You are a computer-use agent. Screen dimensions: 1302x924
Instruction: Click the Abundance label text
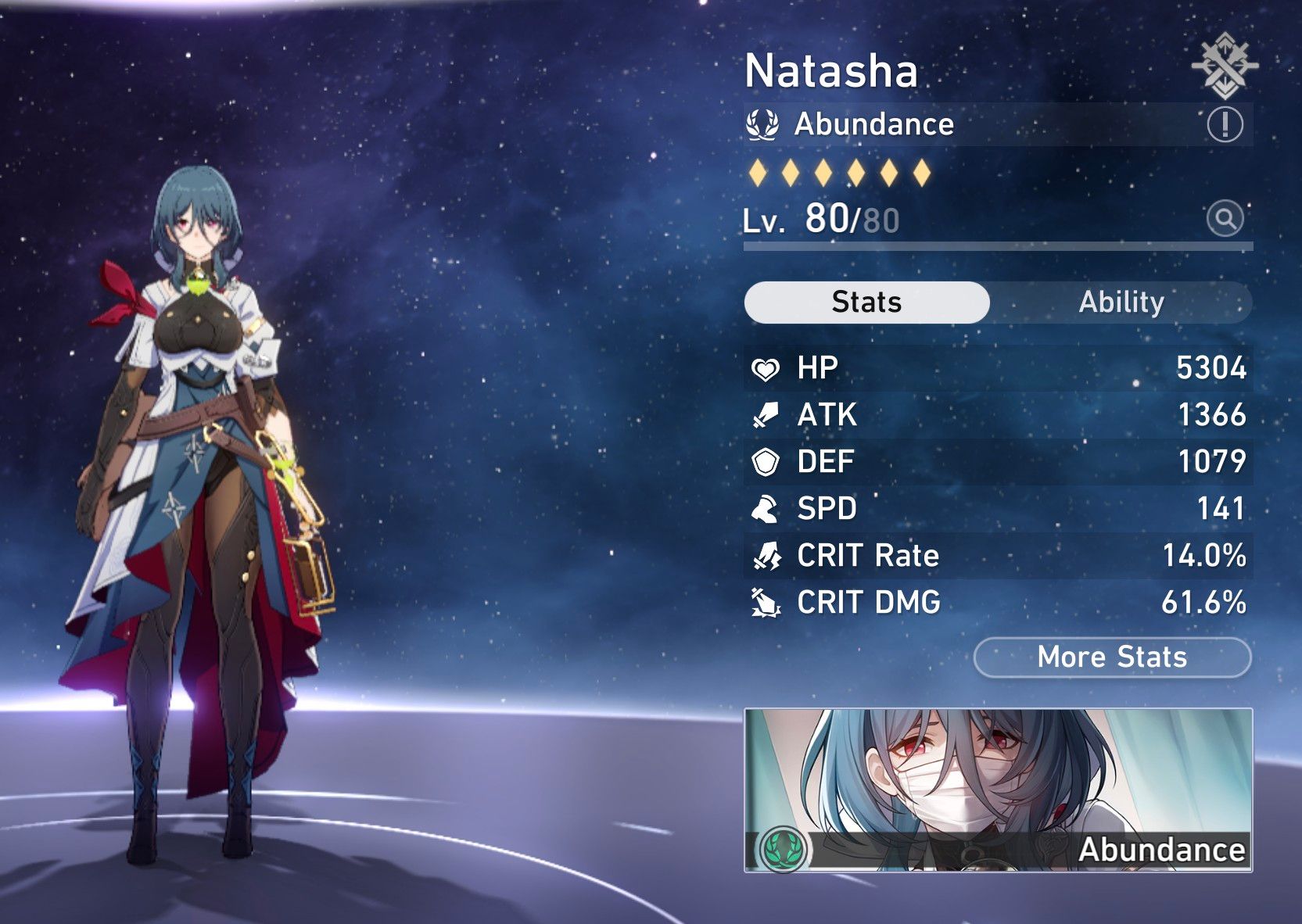[x=872, y=124]
